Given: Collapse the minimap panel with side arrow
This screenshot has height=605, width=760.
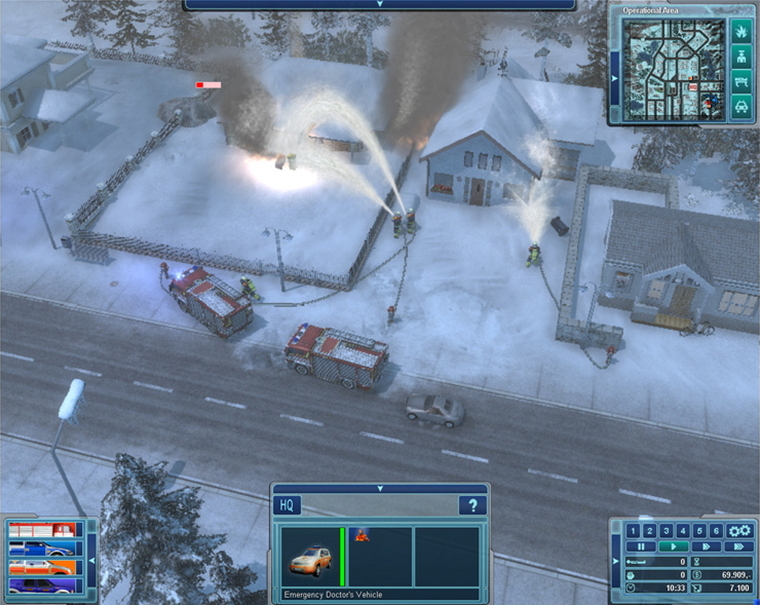Looking at the screenshot, I should 612,78.
